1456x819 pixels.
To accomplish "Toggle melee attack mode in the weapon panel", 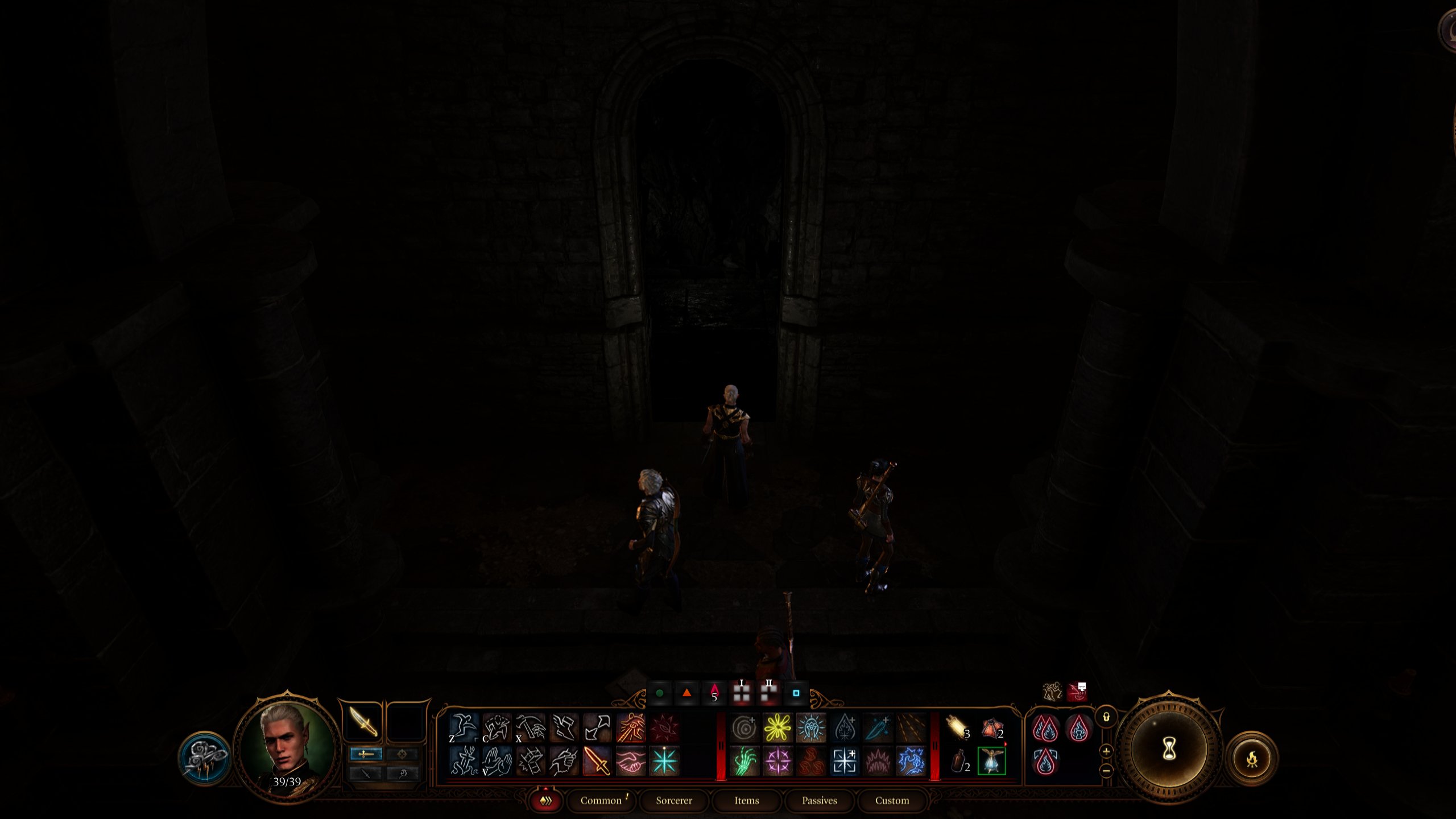I will click(x=366, y=754).
